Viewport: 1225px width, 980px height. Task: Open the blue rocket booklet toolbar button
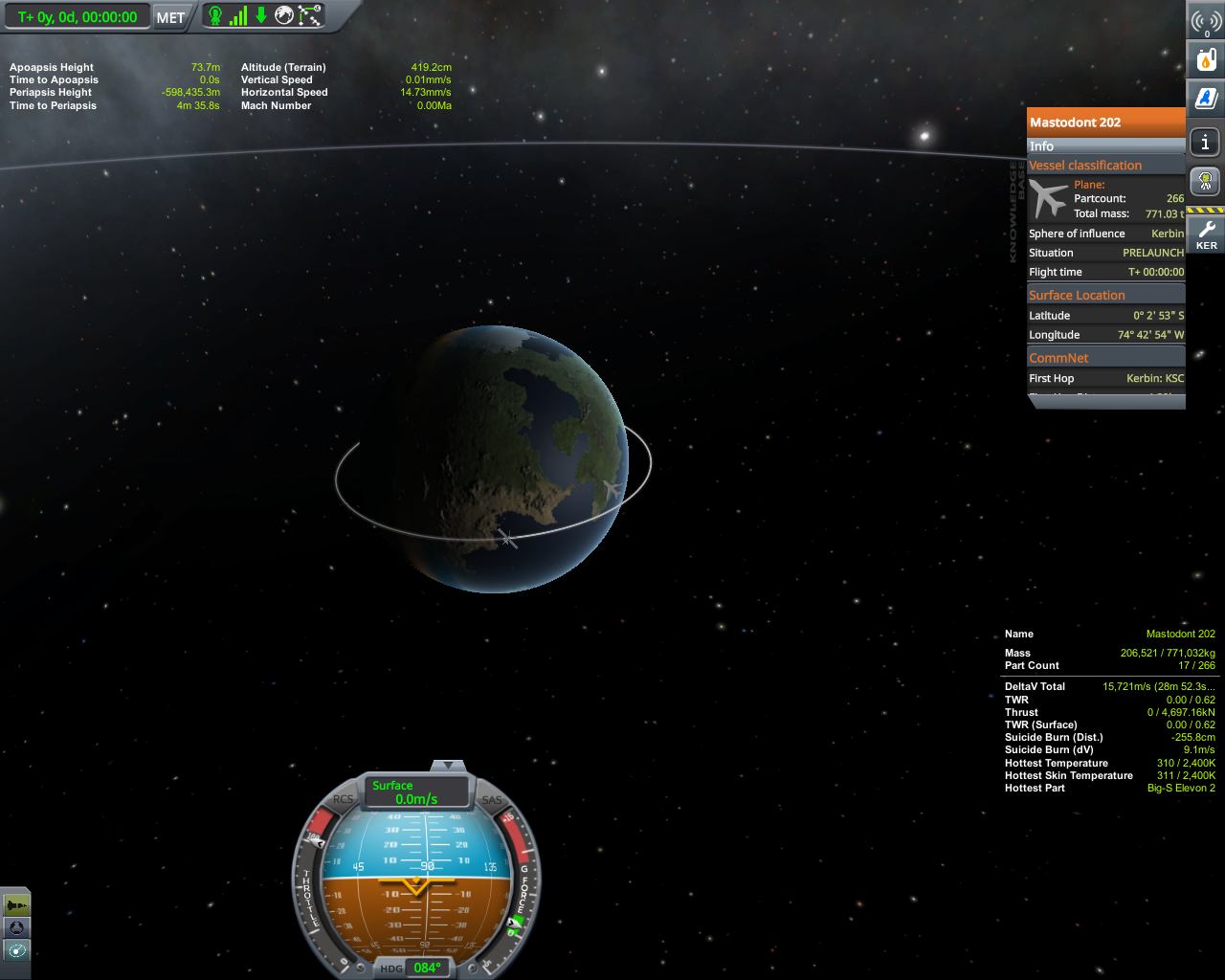(1206, 97)
